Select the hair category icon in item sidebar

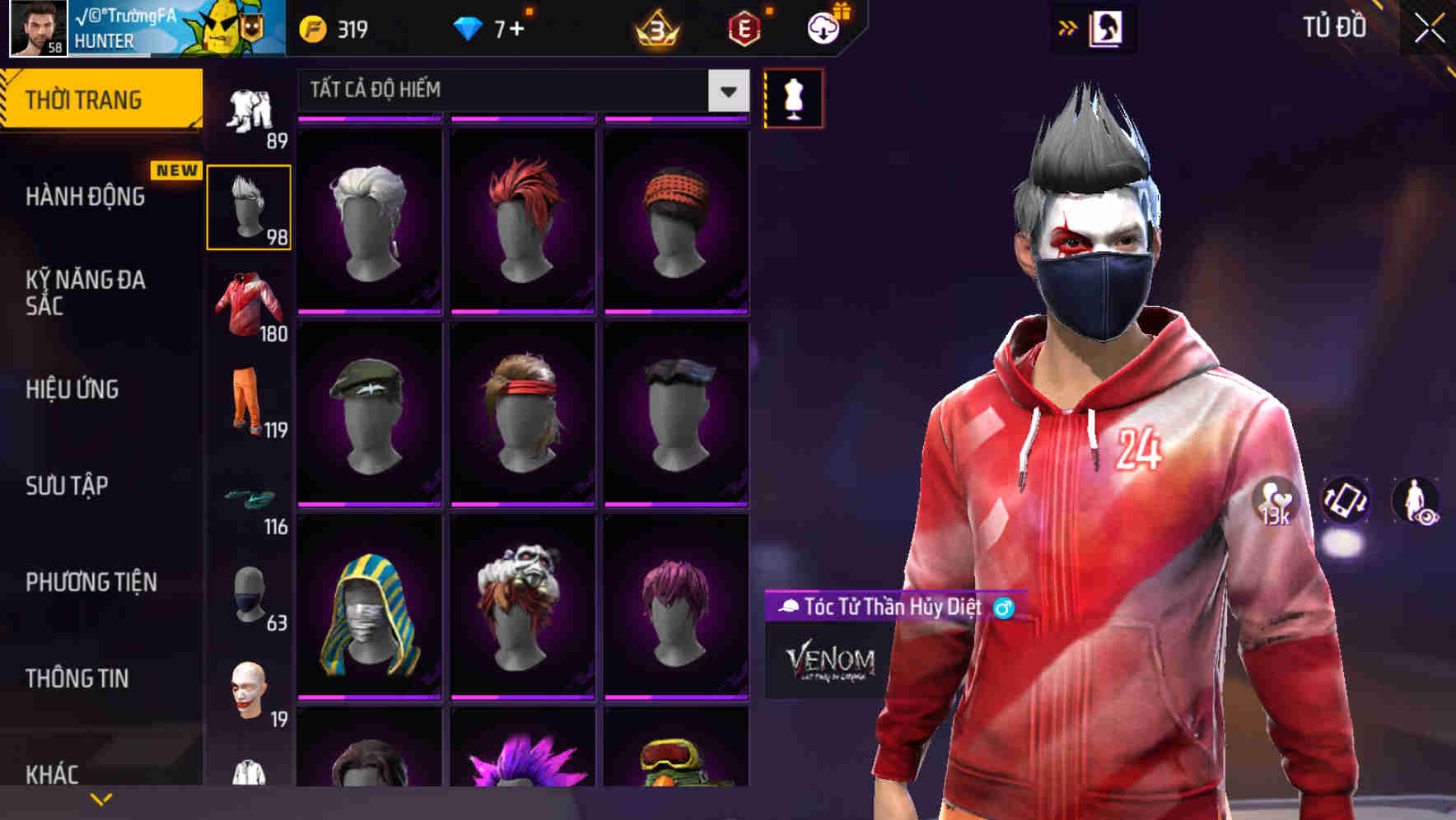tap(250, 206)
